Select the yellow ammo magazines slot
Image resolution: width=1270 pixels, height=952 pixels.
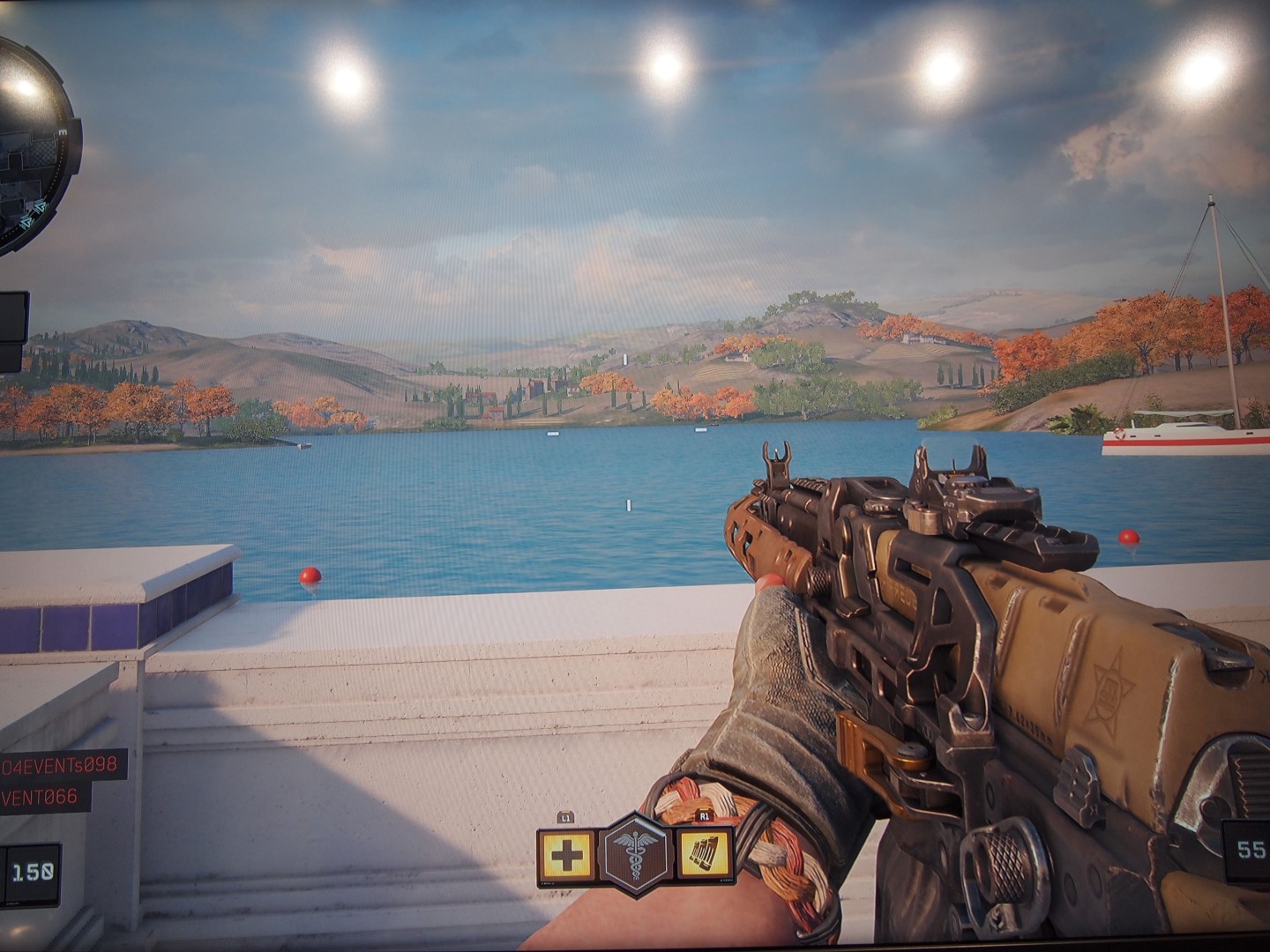pyautogui.click(x=706, y=856)
